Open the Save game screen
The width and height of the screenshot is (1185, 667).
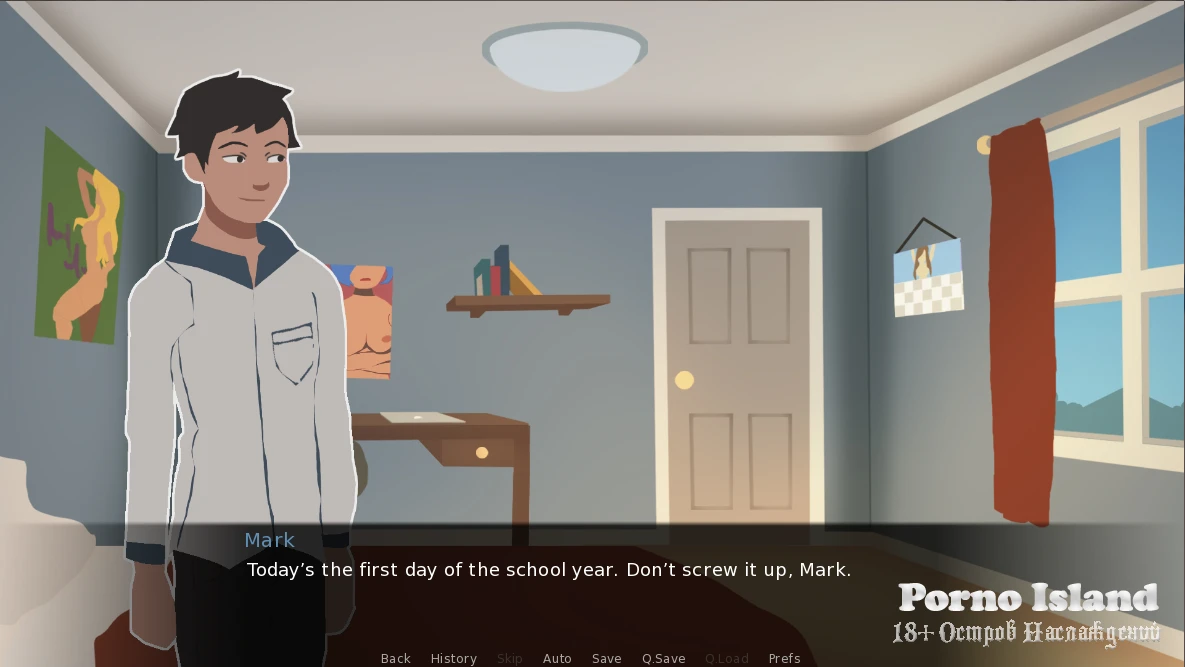[606, 658]
